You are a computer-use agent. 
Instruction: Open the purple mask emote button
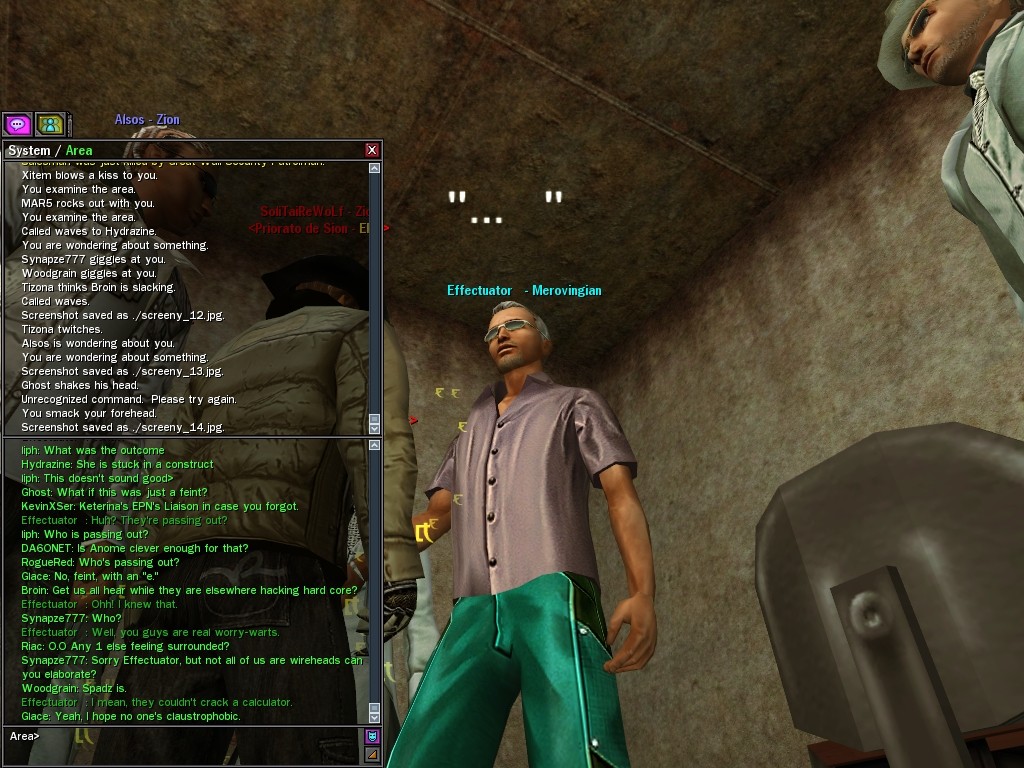coord(372,737)
